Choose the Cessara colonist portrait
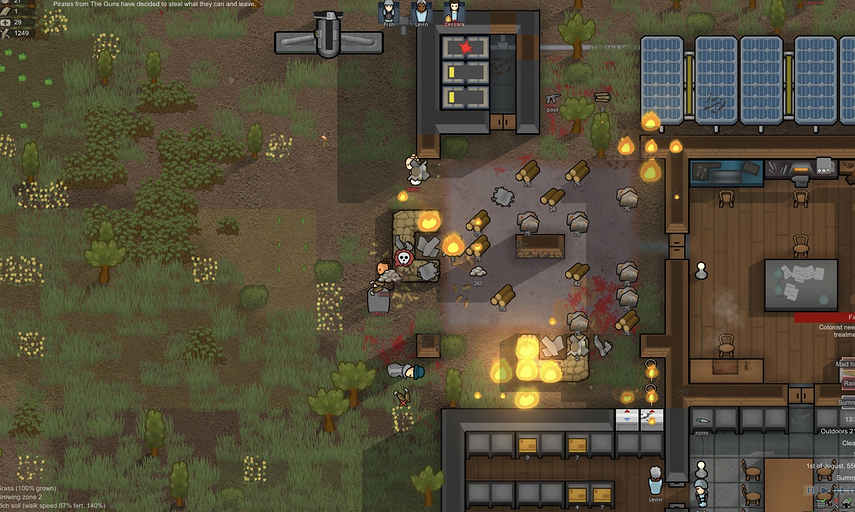The width and height of the screenshot is (855, 512). pos(454,13)
